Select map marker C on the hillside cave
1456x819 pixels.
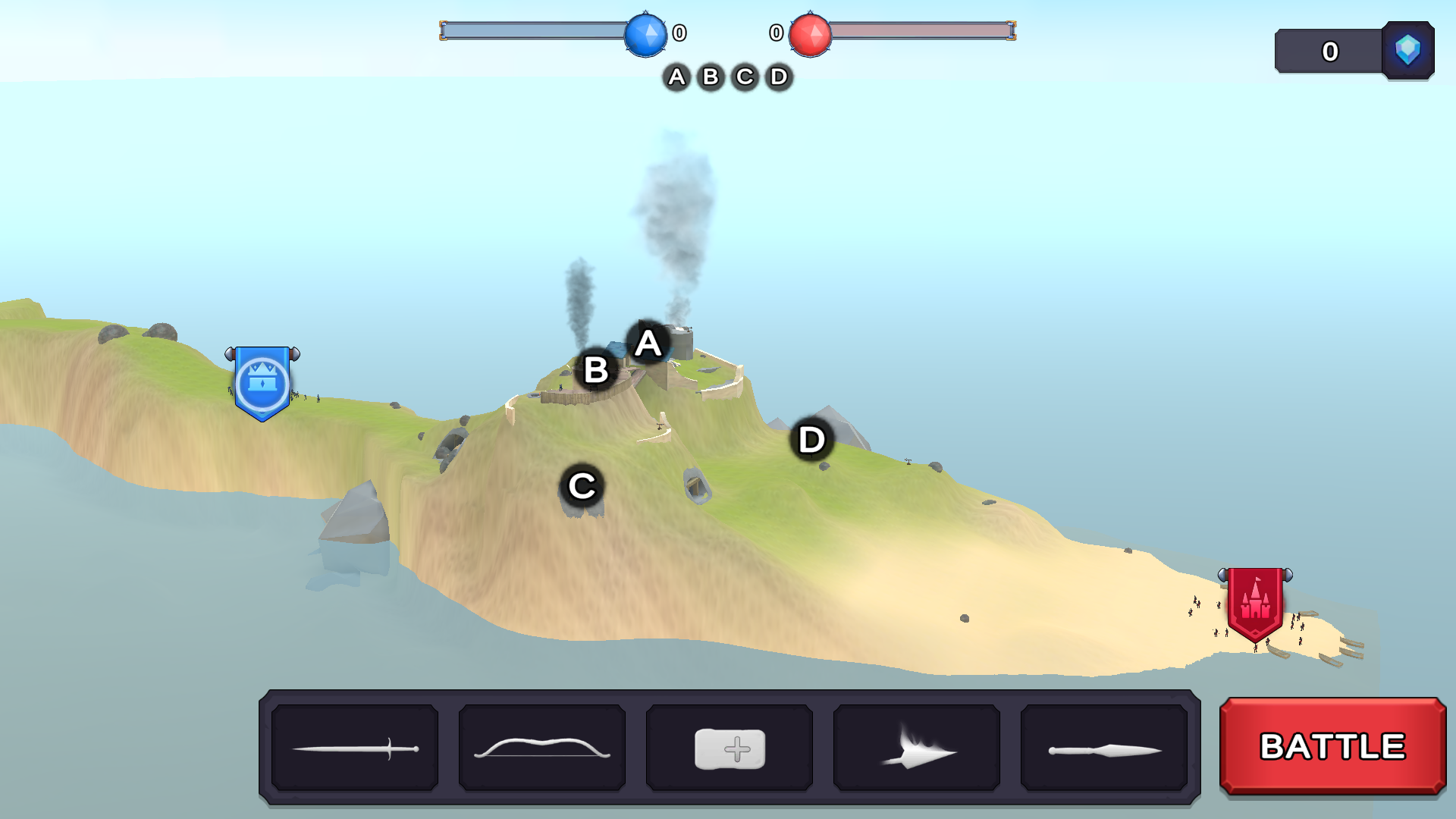pos(581,486)
